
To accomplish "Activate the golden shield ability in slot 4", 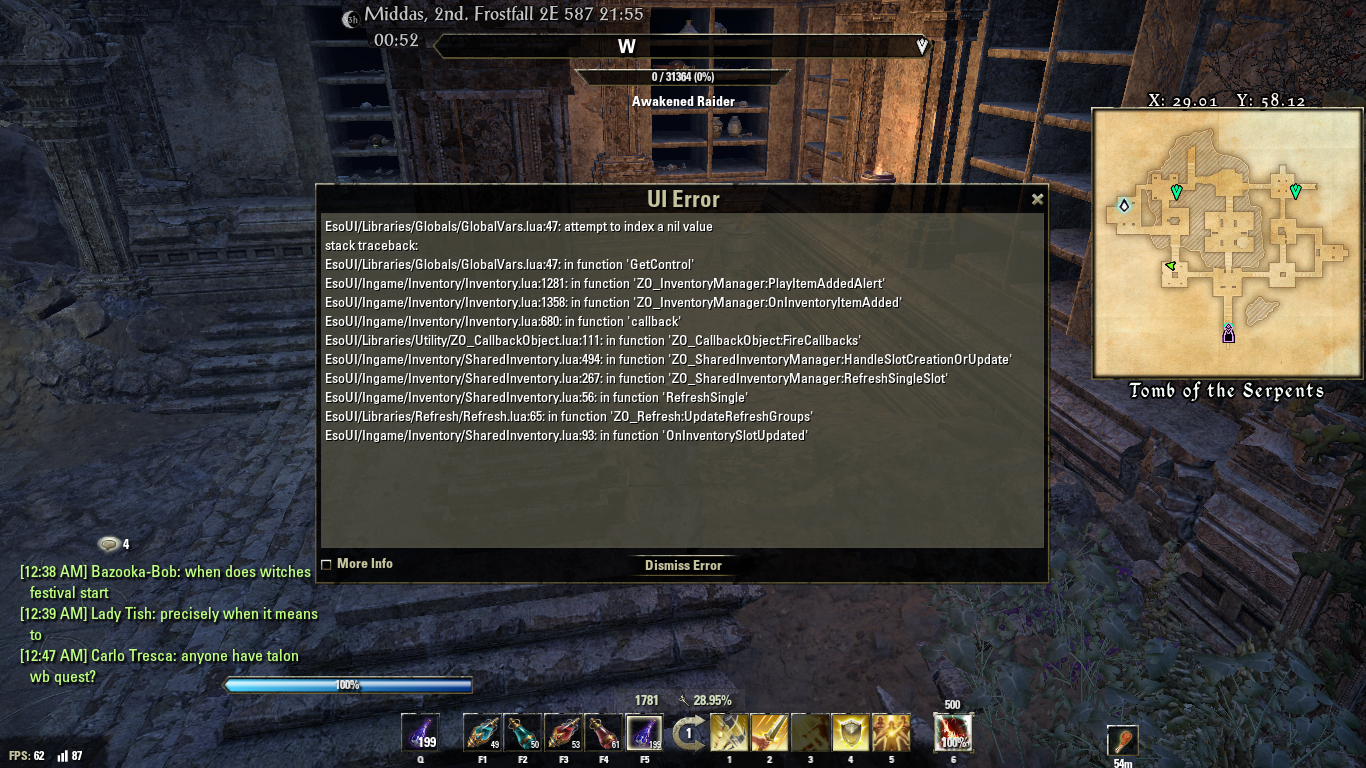I will 850,734.
